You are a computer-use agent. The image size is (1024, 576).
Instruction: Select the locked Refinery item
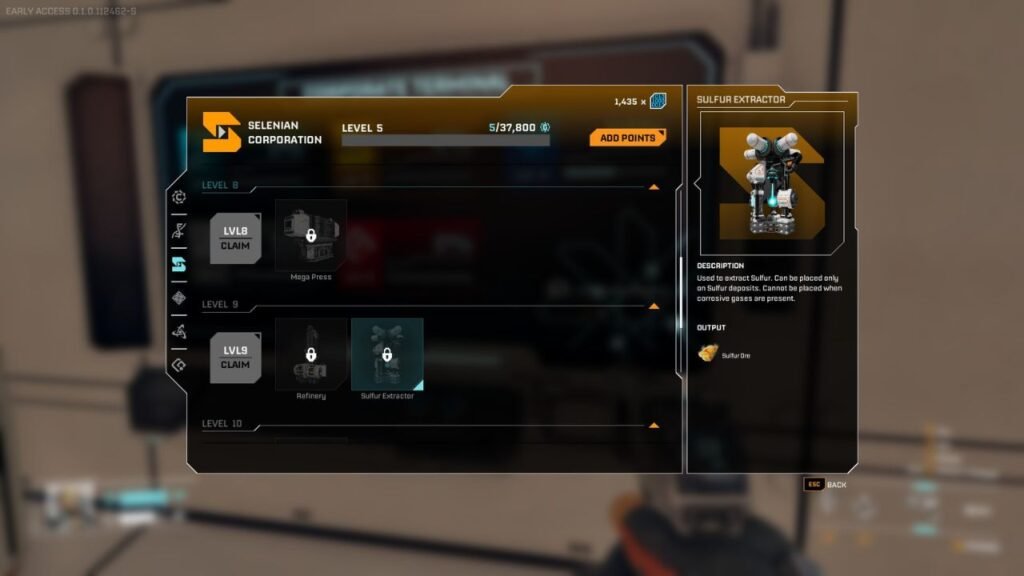click(x=311, y=354)
